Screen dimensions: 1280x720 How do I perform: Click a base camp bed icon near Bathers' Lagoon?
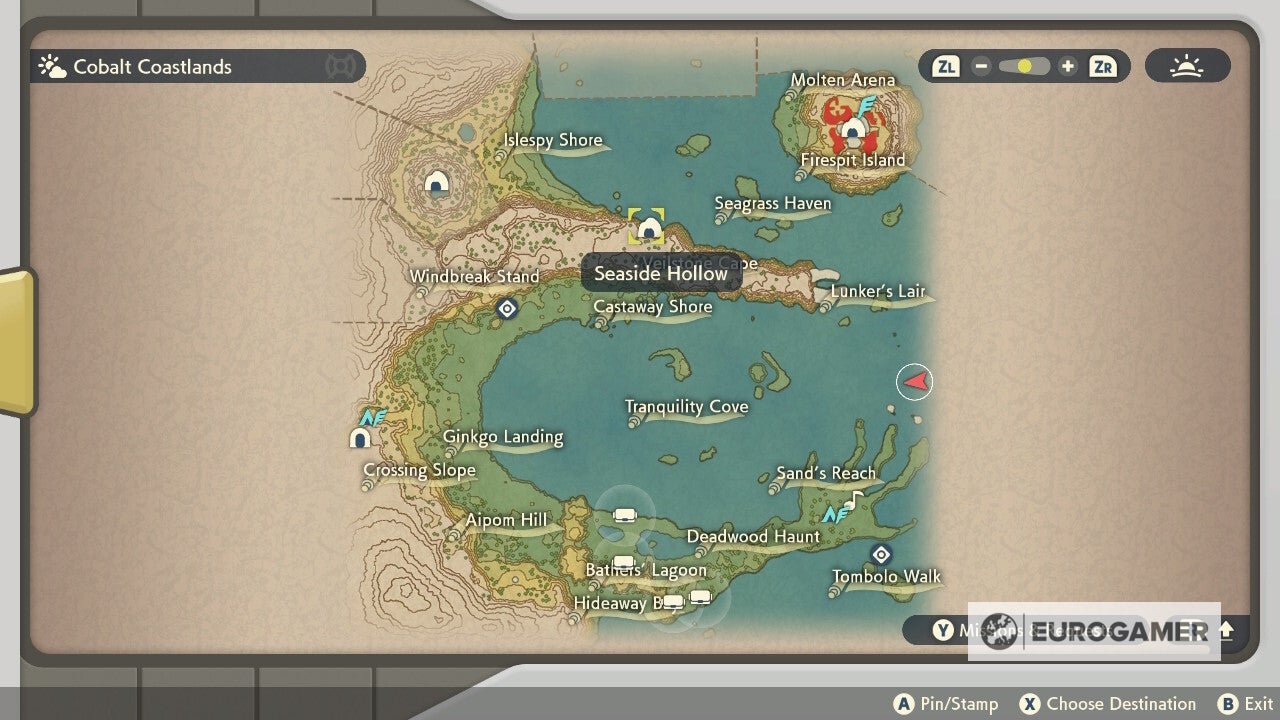click(625, 560)
